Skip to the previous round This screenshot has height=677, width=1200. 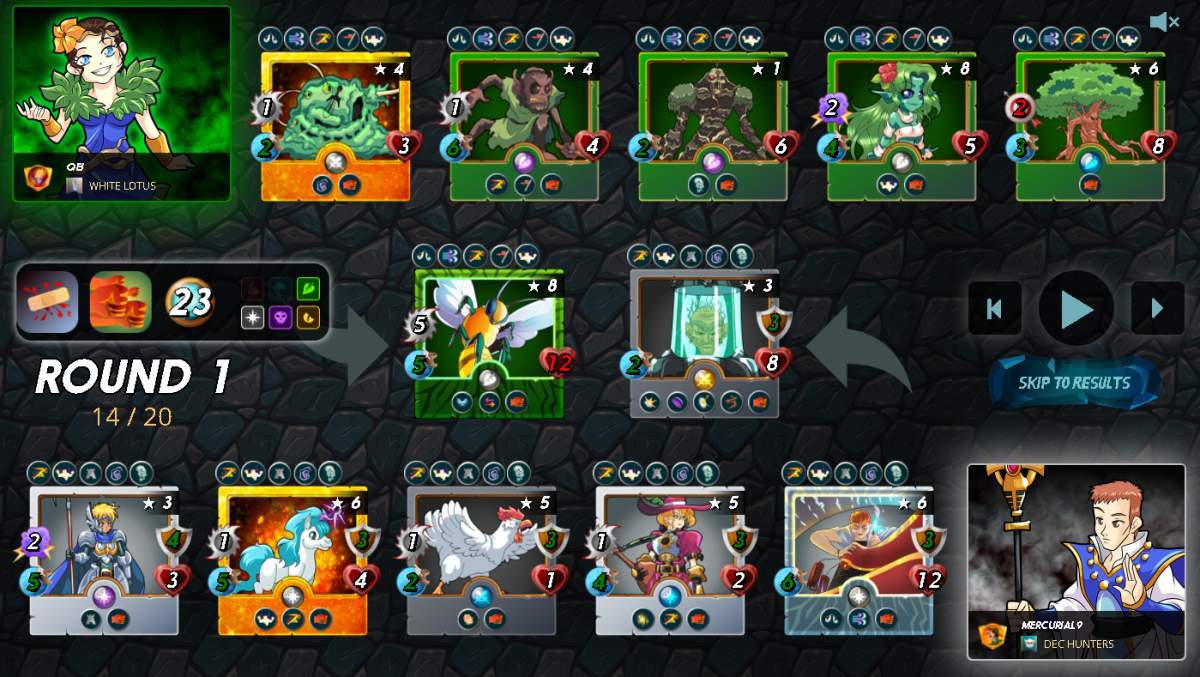[994, 308]
